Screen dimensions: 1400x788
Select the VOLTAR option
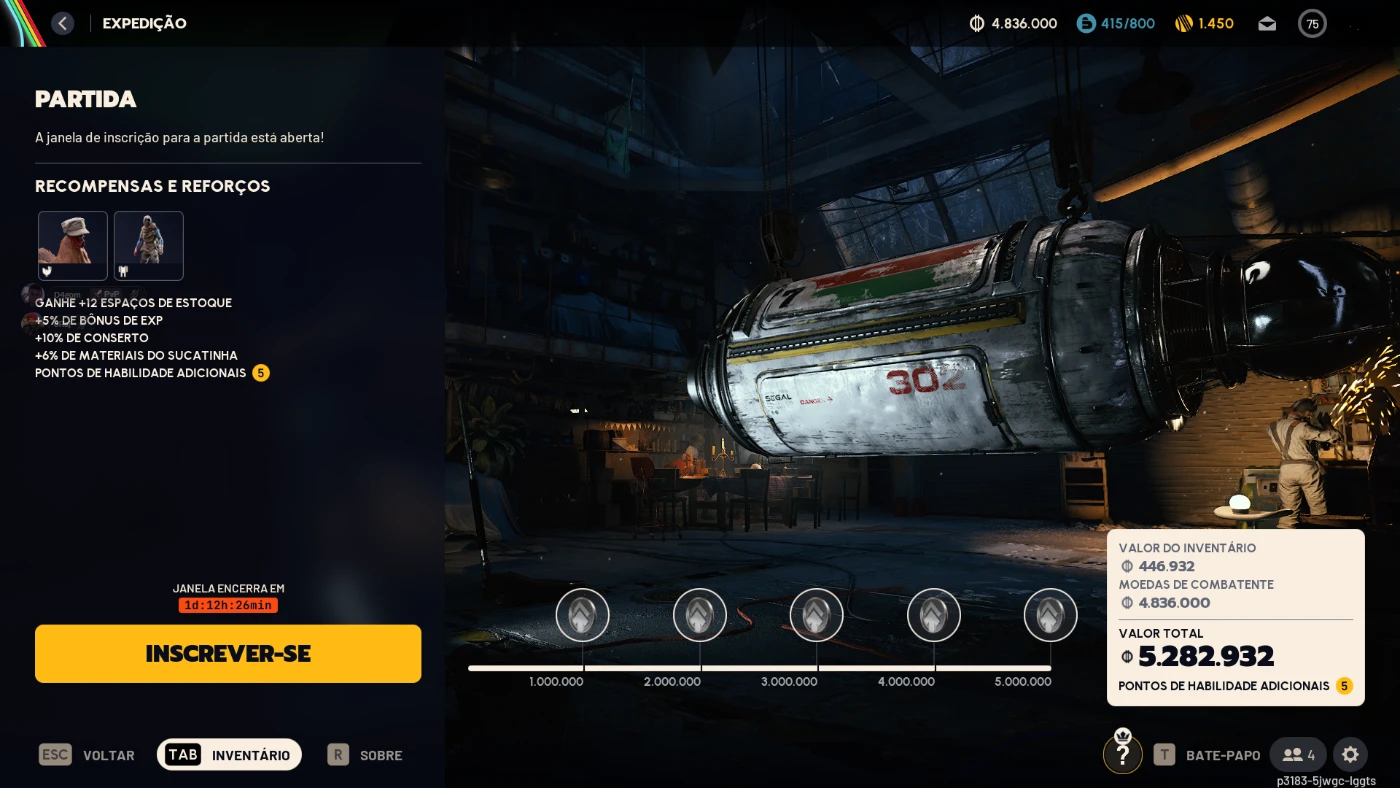[x=87, y=755]
